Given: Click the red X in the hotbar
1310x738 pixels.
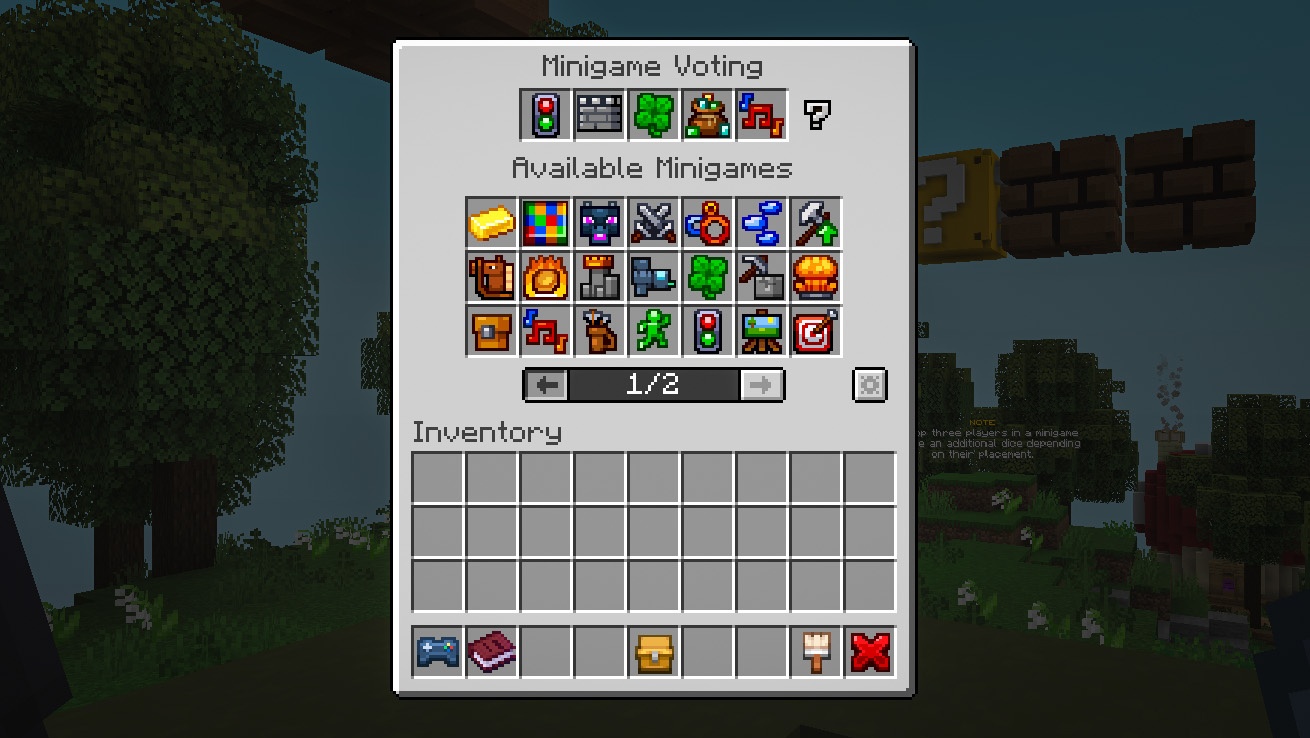Looking at the screenshot, I should (x=869, y=650).
